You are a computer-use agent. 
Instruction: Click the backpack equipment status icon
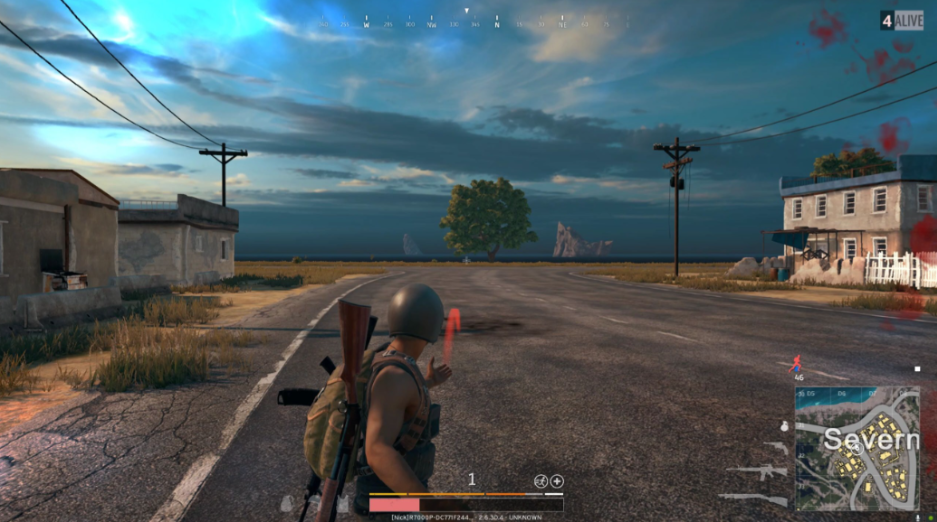click(287, 503)
